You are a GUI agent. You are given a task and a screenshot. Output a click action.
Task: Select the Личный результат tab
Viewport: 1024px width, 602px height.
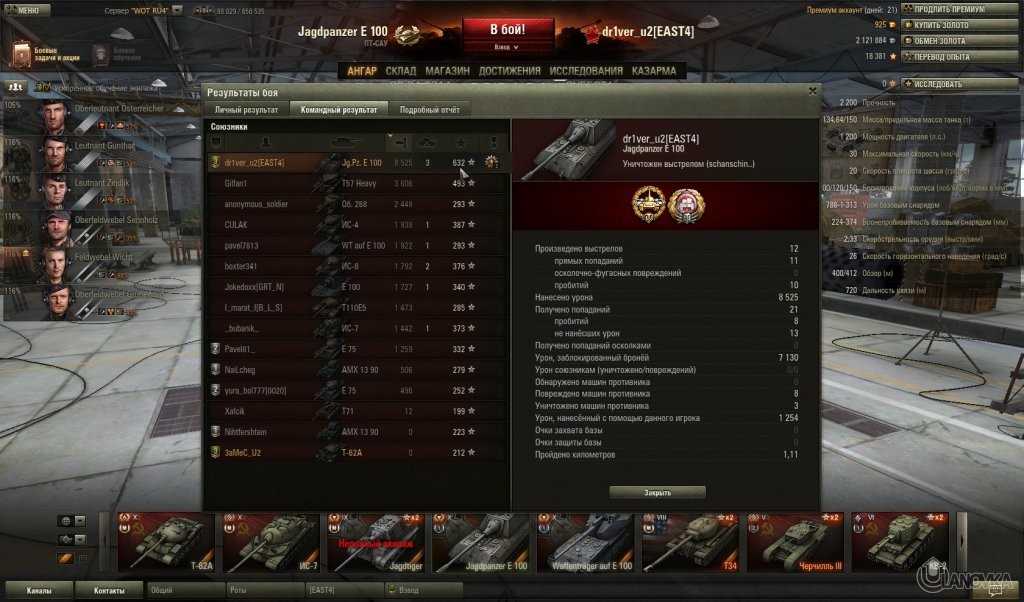(x=246, y=109)
